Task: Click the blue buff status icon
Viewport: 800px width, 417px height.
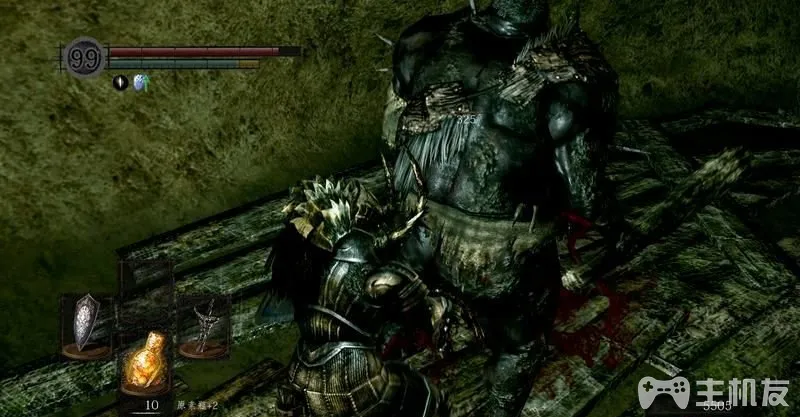Action: pos(138,83)
